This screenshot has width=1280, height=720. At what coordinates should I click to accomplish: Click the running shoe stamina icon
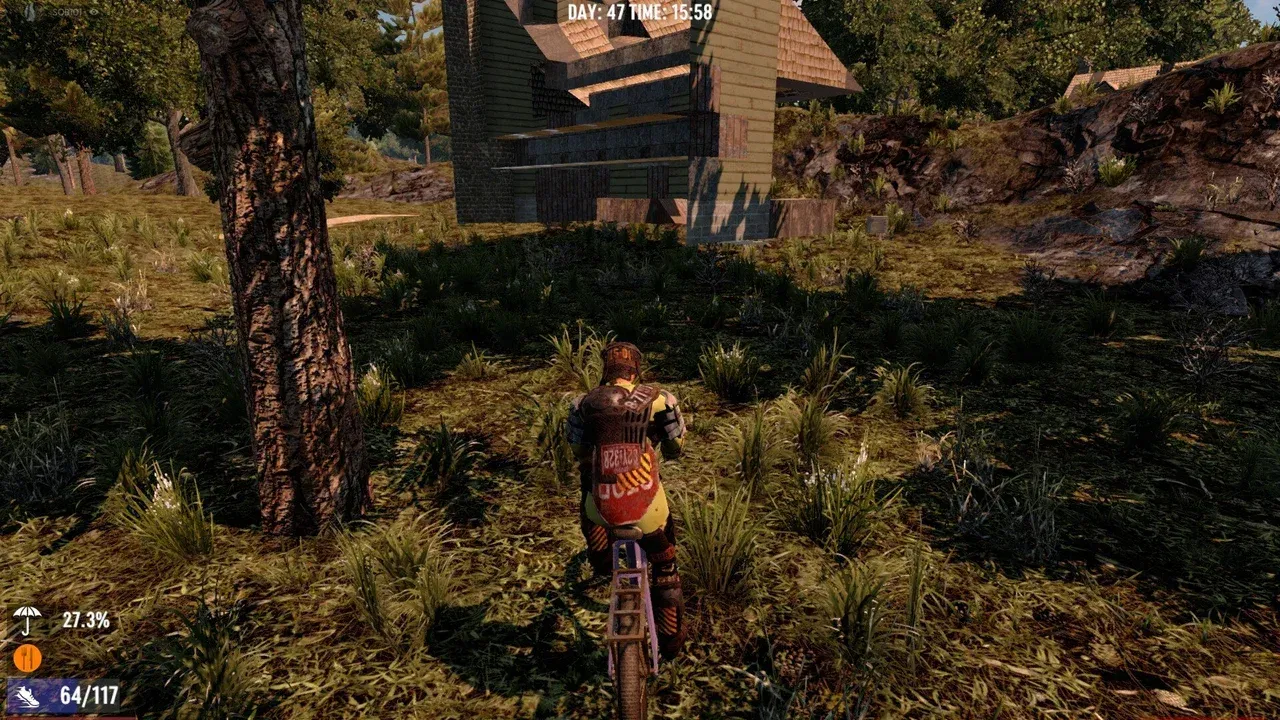pyautogui.click(x=27, y=696)
